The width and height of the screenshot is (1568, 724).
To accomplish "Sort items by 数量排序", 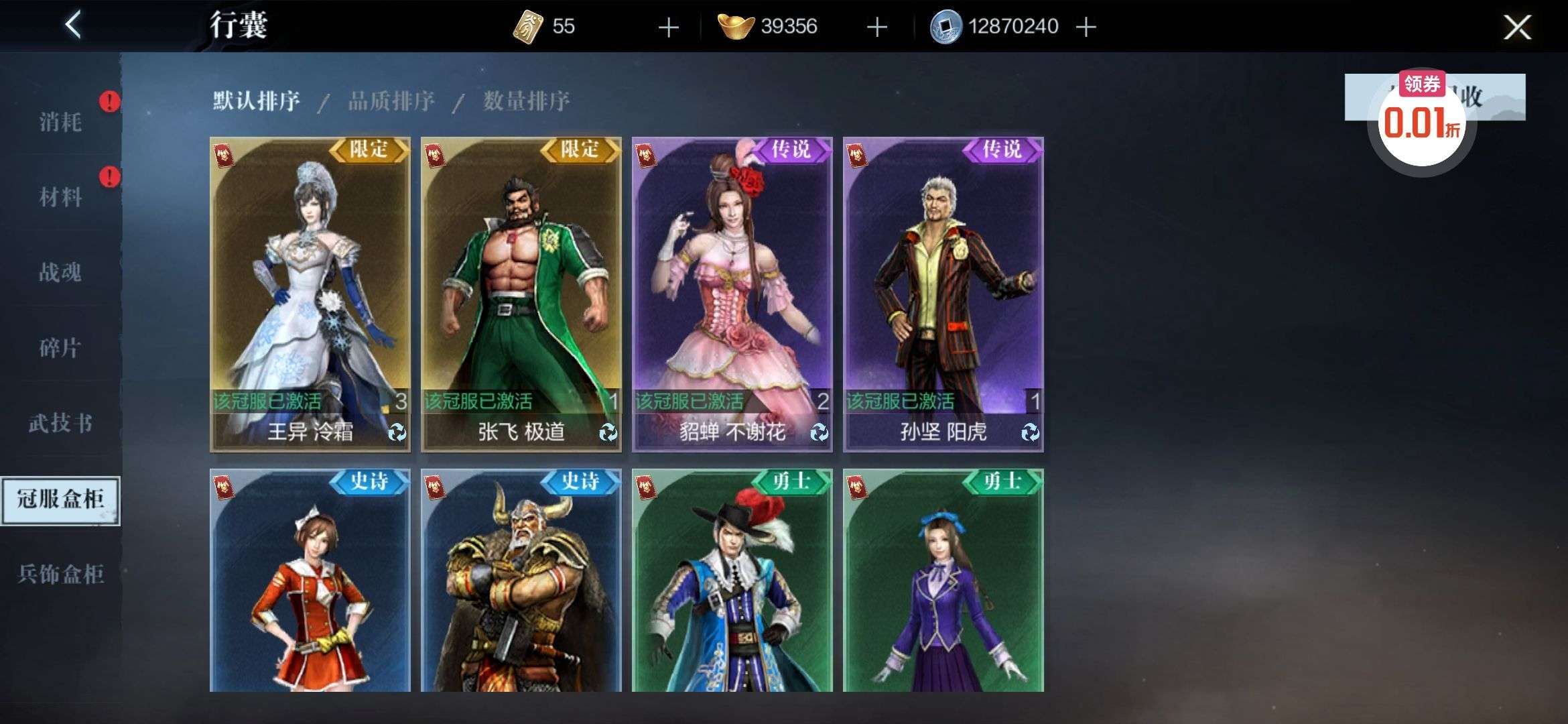I will [527, 101].
